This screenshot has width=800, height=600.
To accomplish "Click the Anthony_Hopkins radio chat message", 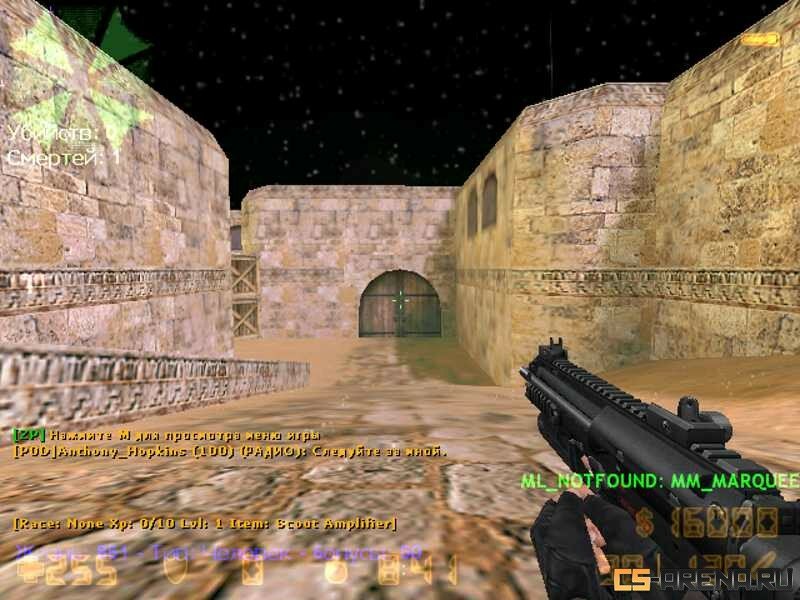I will pyautogui.click(x=230, y=451).
